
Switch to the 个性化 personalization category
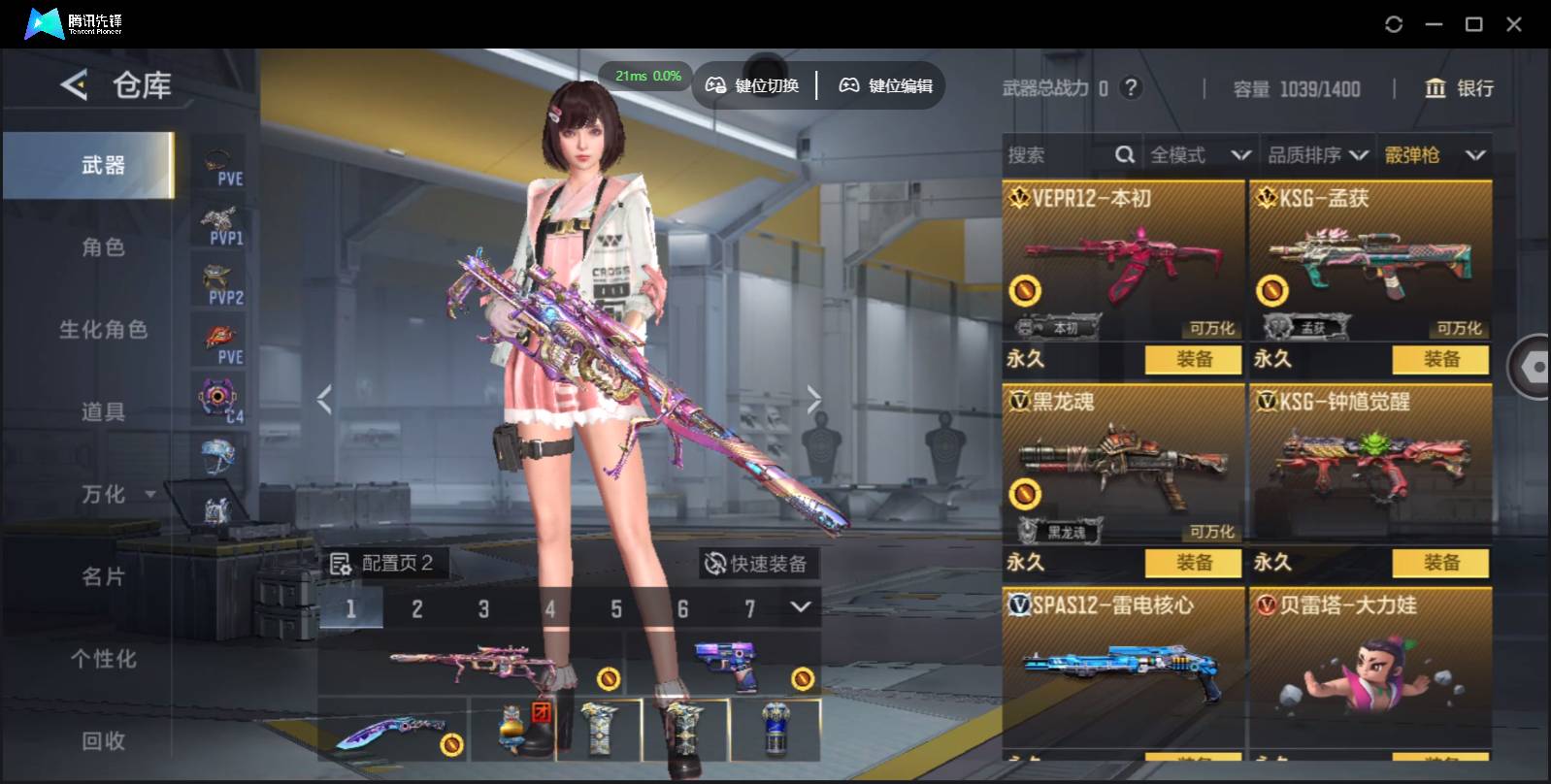pos(102,660)
